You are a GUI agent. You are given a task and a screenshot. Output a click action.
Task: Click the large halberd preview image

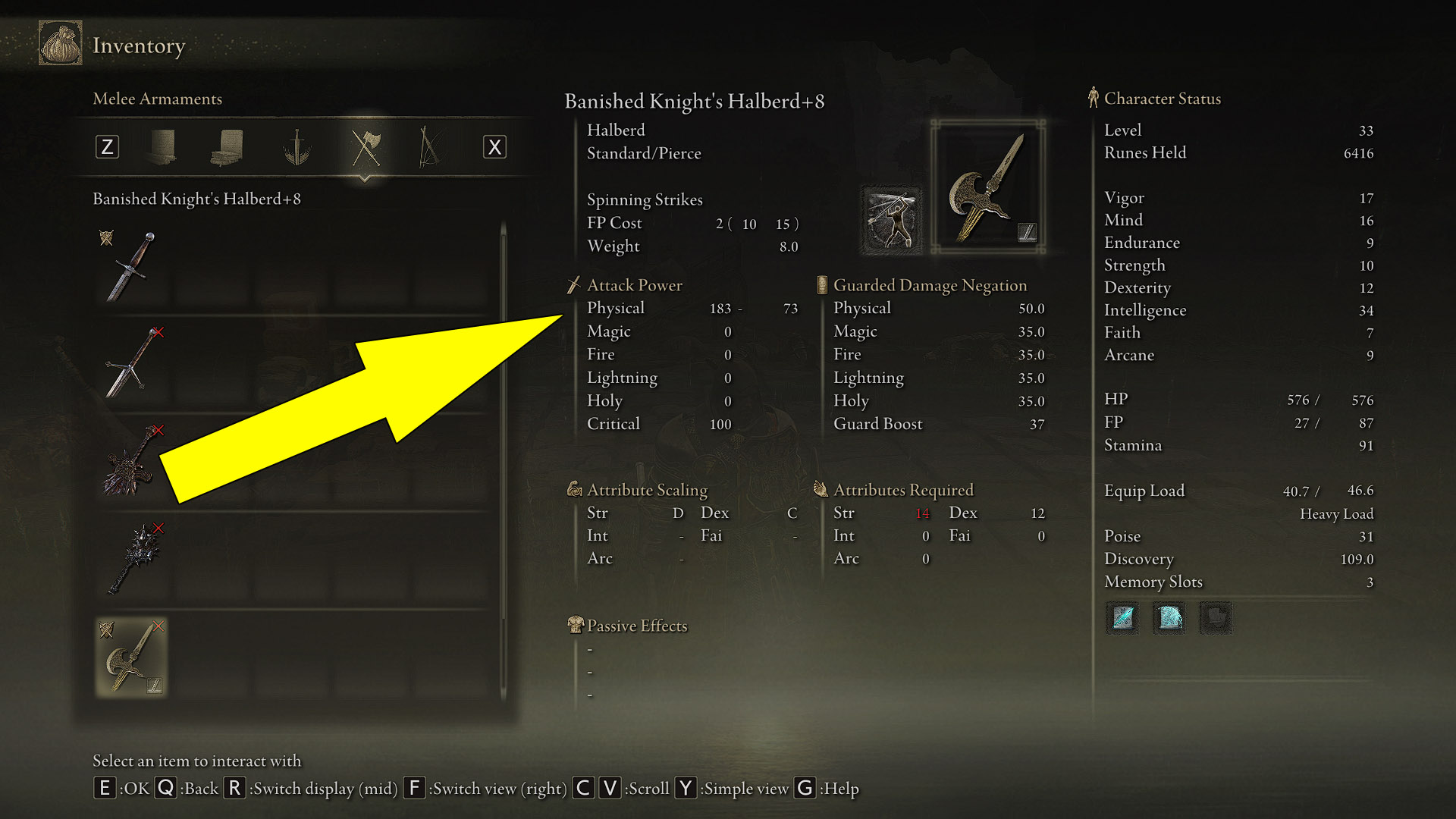[988, 187]
